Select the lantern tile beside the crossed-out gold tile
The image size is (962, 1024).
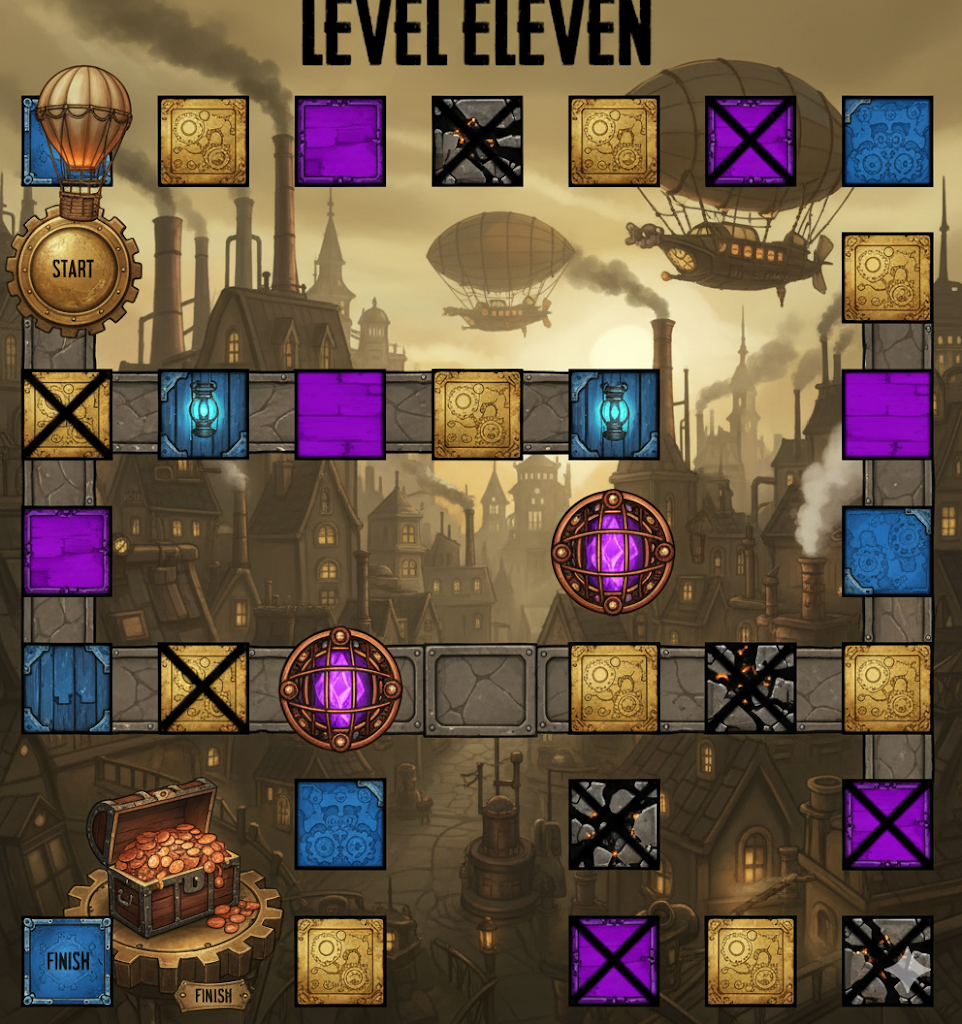tap(204, 414)
